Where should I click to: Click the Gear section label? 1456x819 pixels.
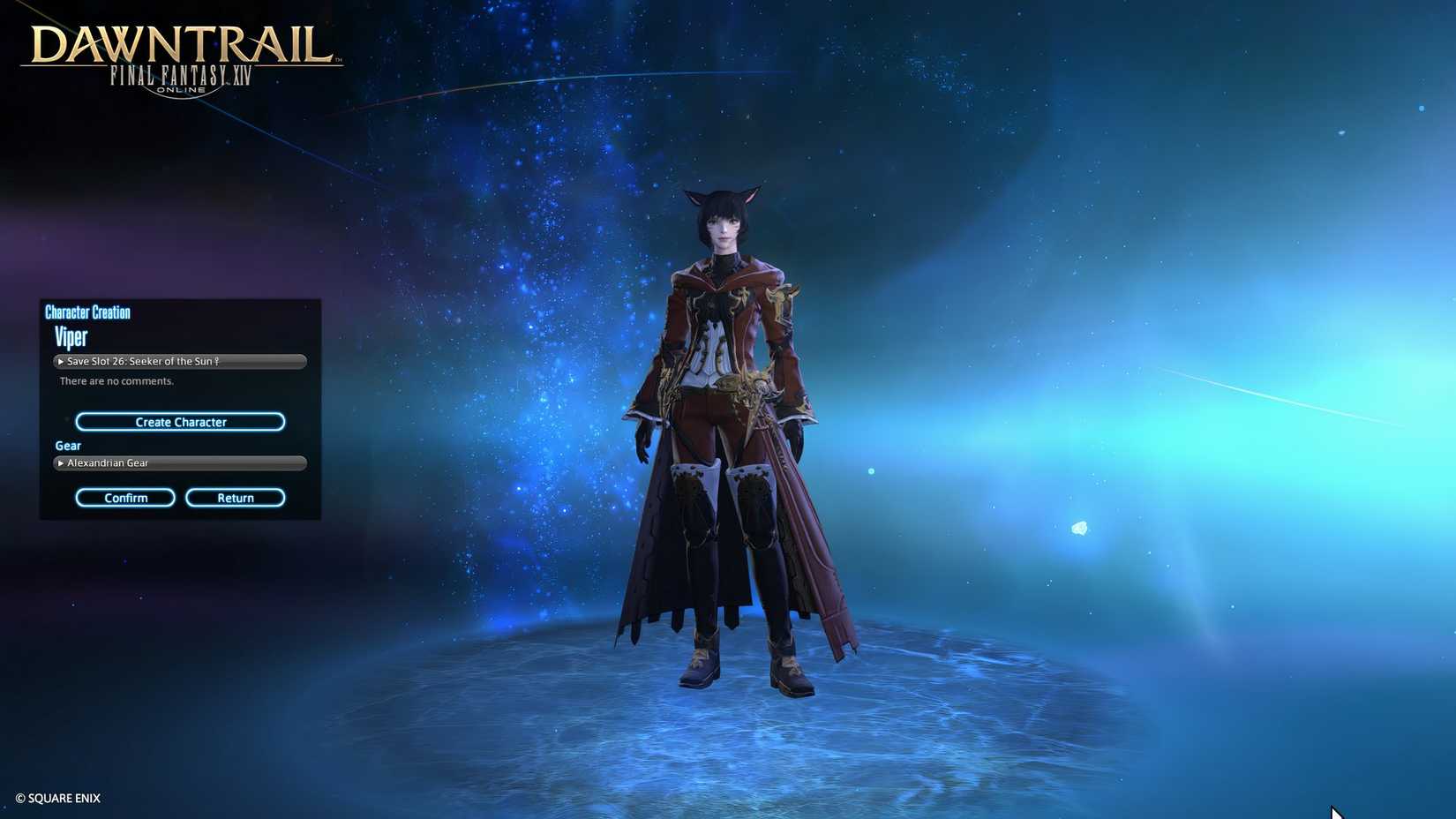click(67, 446)
